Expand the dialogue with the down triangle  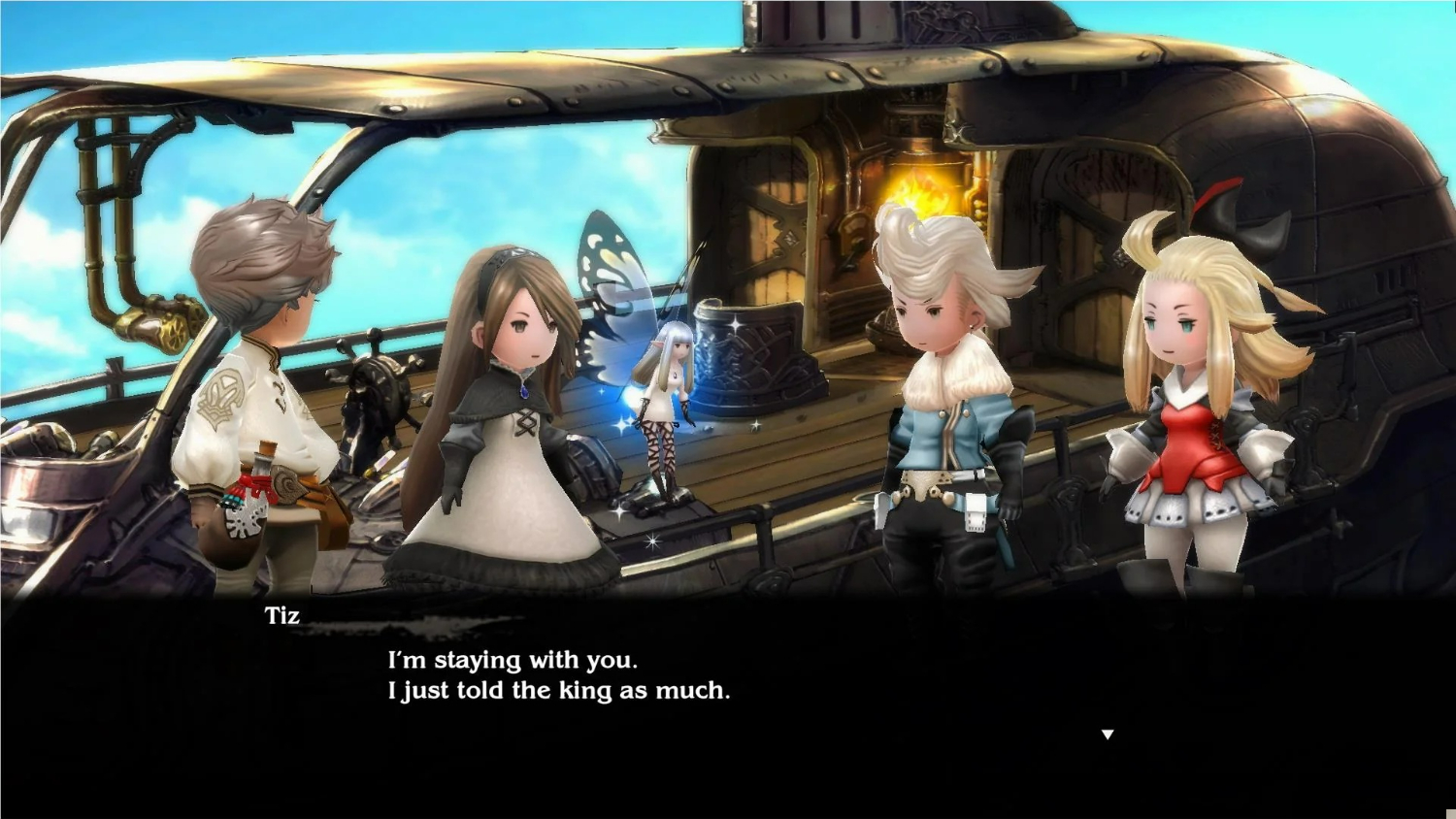(x=1107, y=735)
